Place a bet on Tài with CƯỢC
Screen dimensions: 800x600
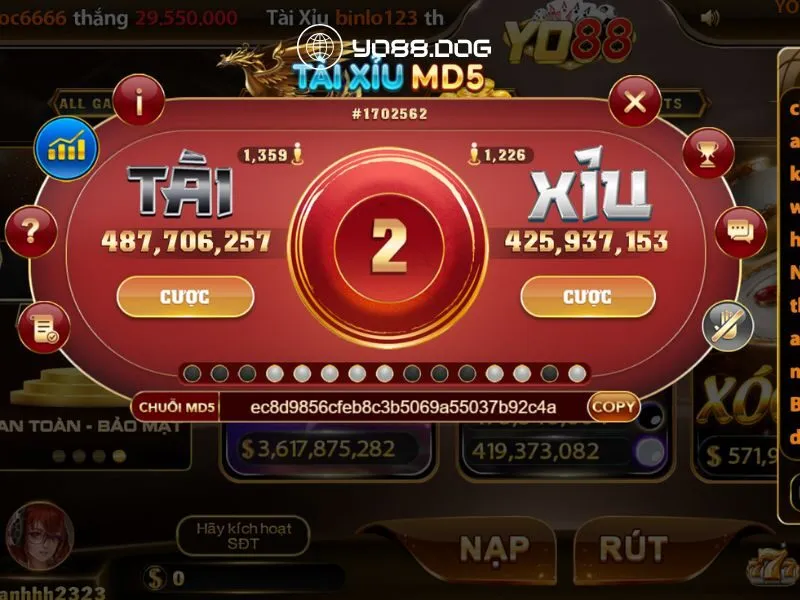pos(185,297)
